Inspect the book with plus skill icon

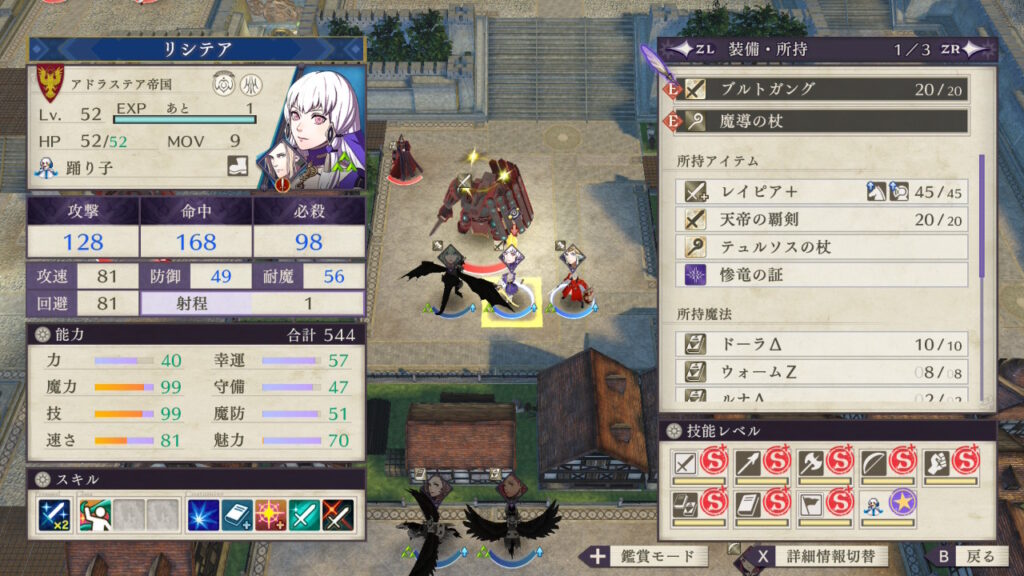237,514
